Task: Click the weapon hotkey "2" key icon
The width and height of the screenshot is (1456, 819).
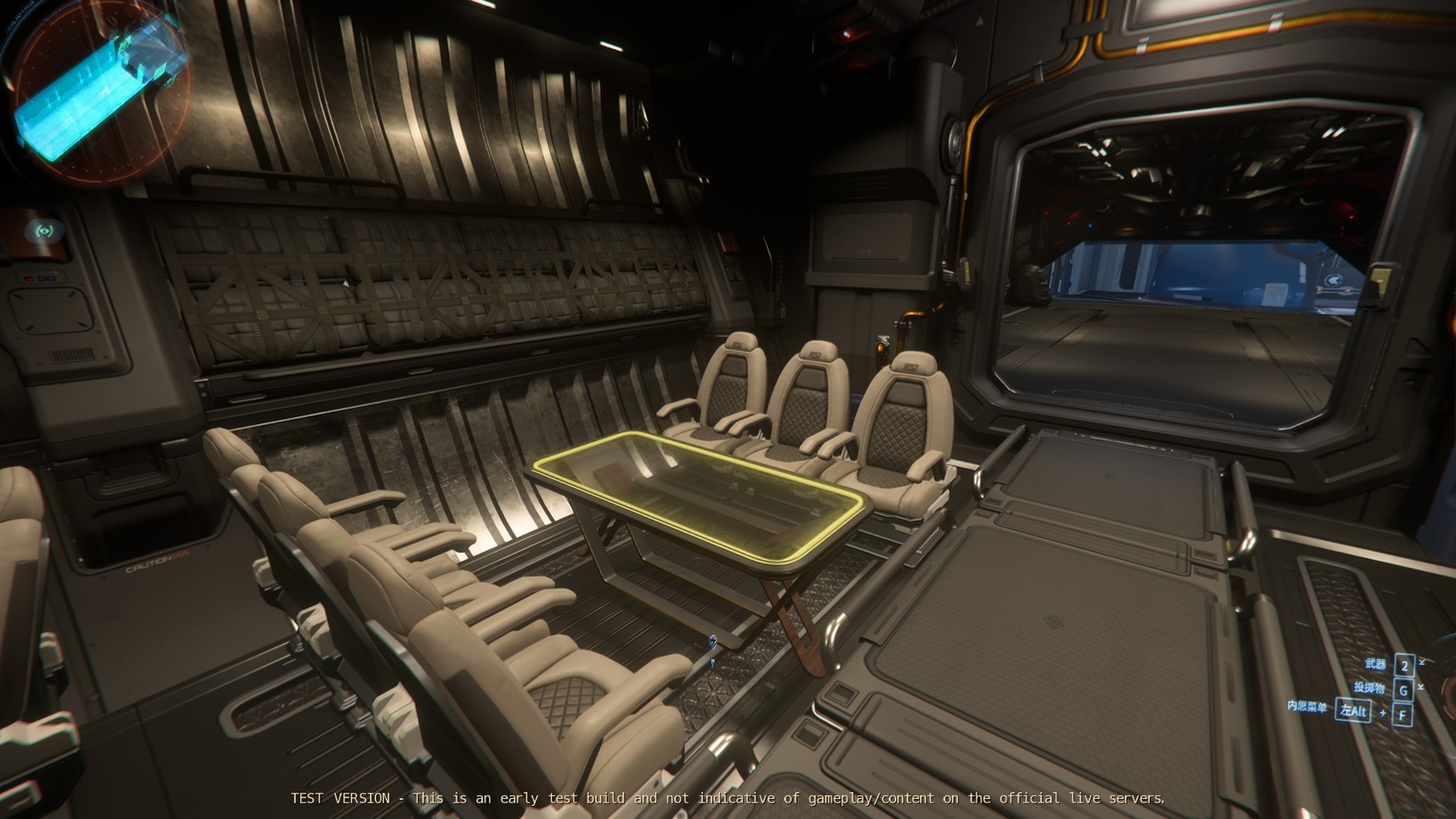Action: click(x=1403, y=666)
